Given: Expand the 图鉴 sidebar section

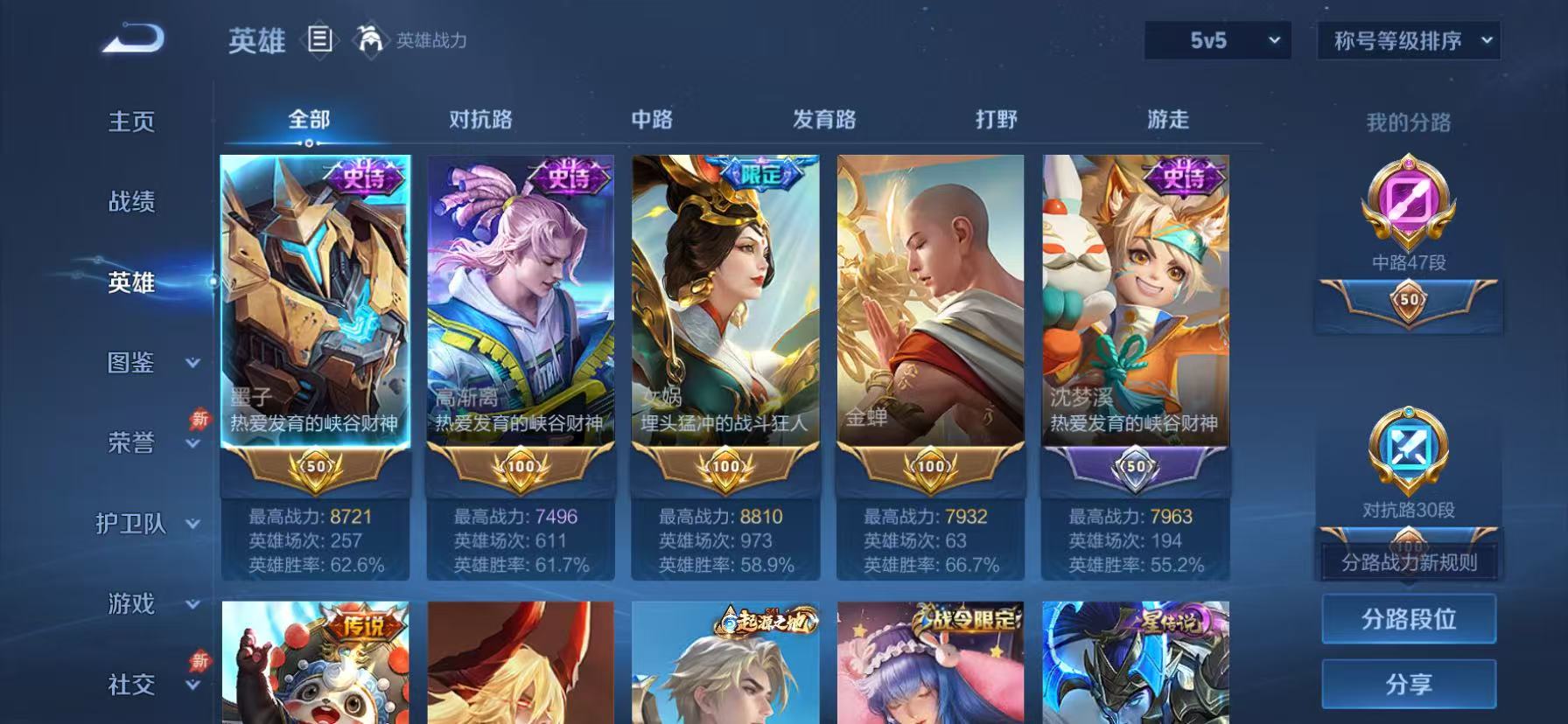Looking at the screenshot, I should (x=129, y=363).
